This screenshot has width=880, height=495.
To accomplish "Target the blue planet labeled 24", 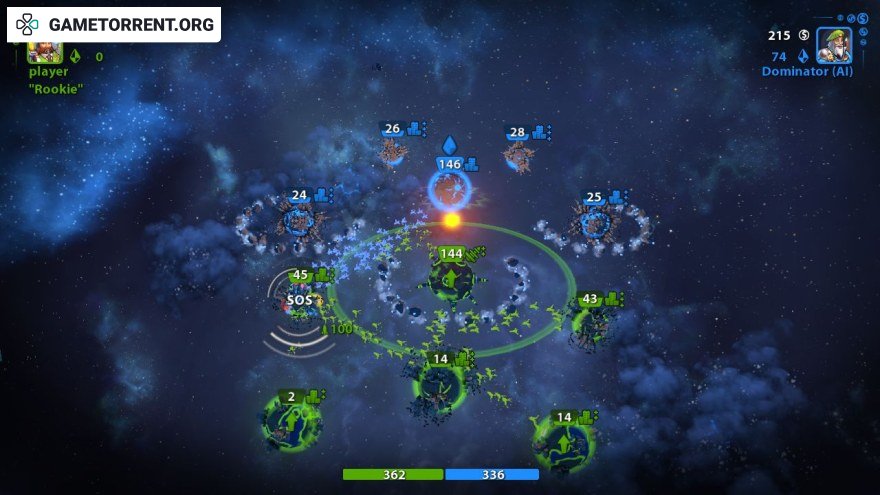I will click(298, 220).
